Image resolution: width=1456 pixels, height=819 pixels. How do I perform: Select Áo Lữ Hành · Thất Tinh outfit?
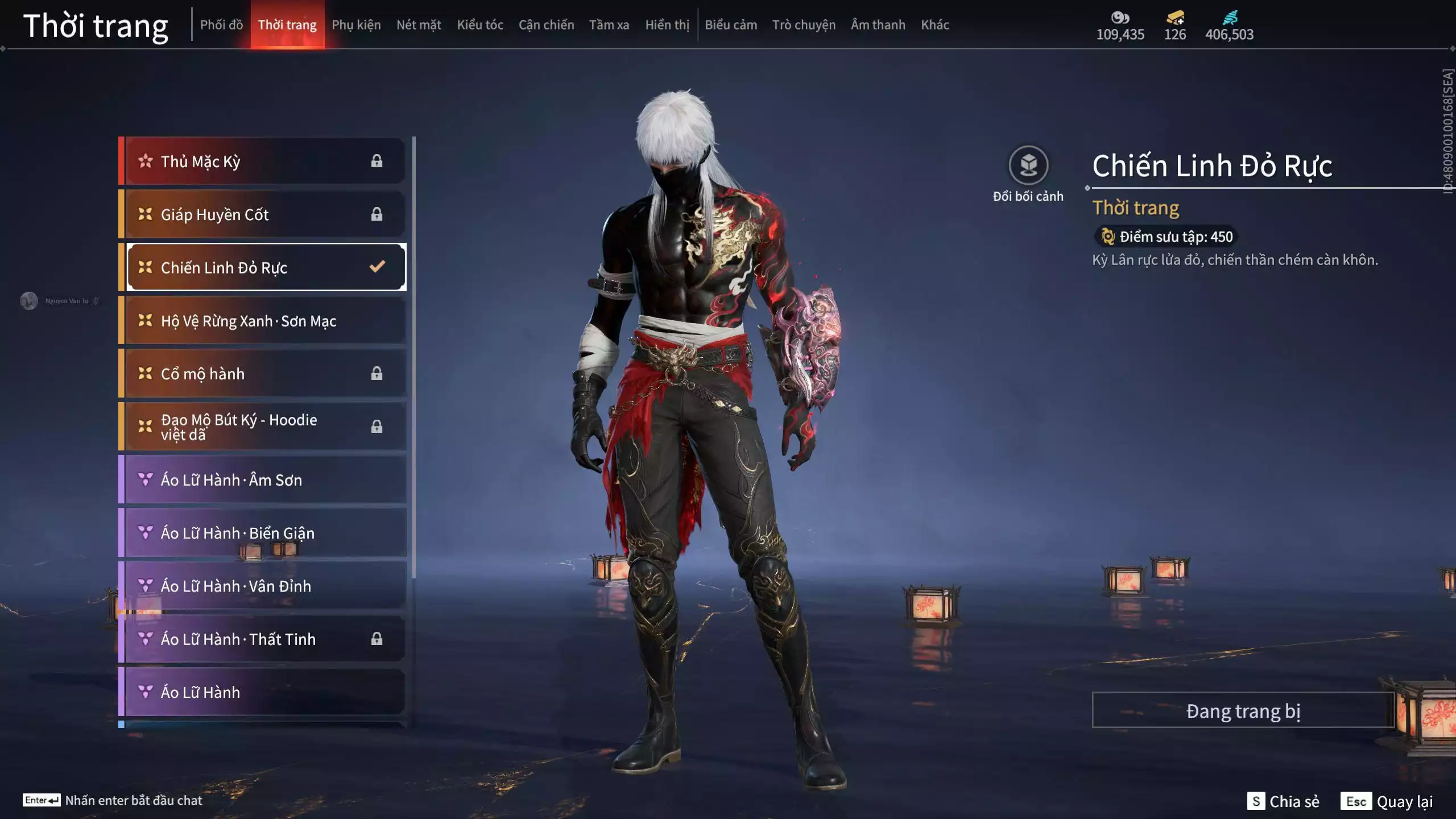pos(264,639)
